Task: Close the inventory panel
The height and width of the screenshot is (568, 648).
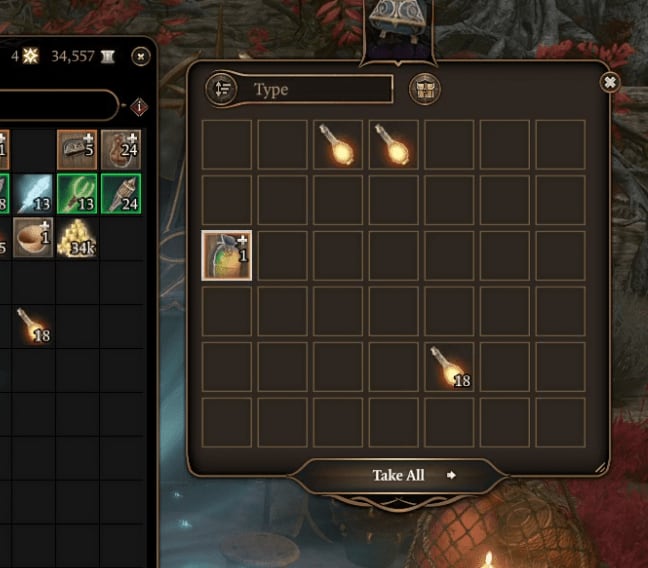Action: click(x=141, y=56)
